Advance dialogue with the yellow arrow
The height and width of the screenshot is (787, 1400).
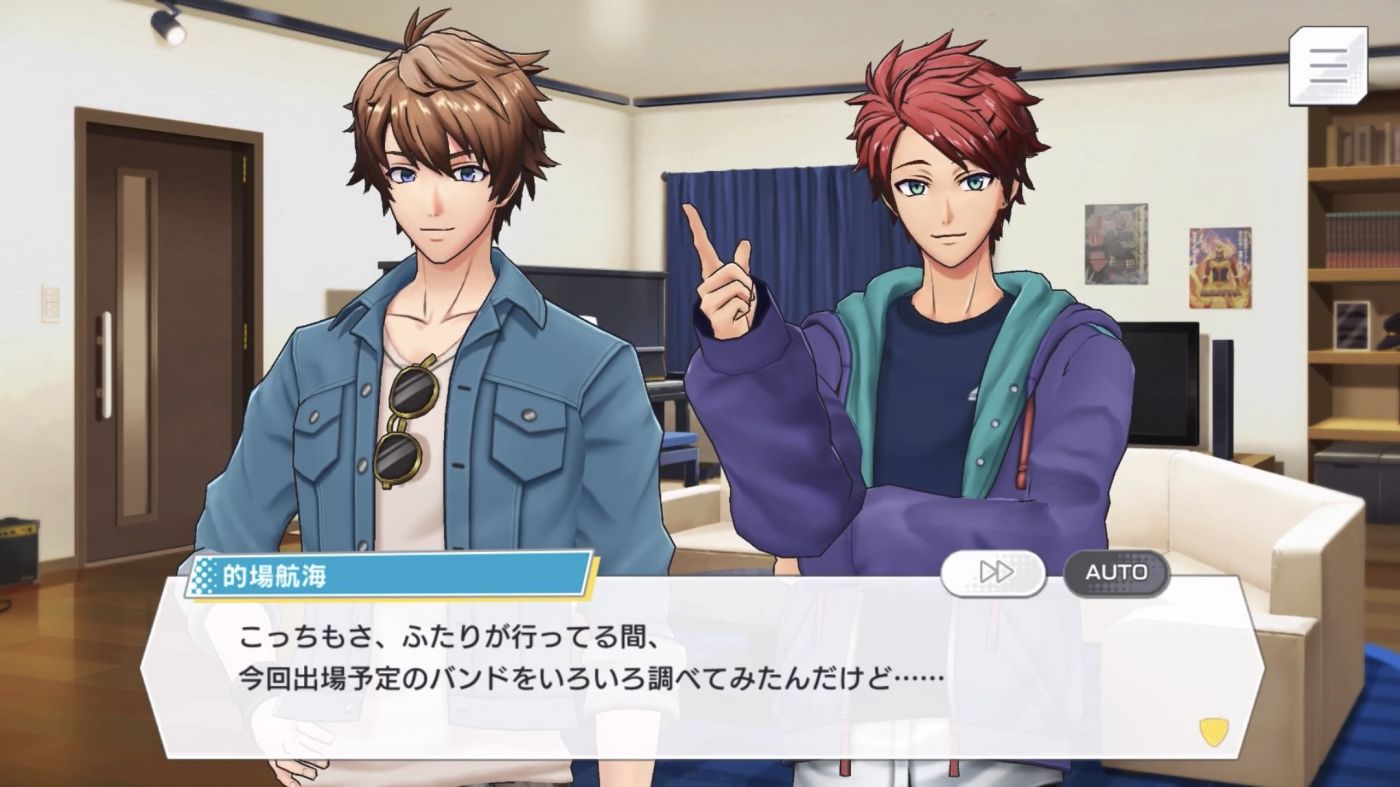1214,731
